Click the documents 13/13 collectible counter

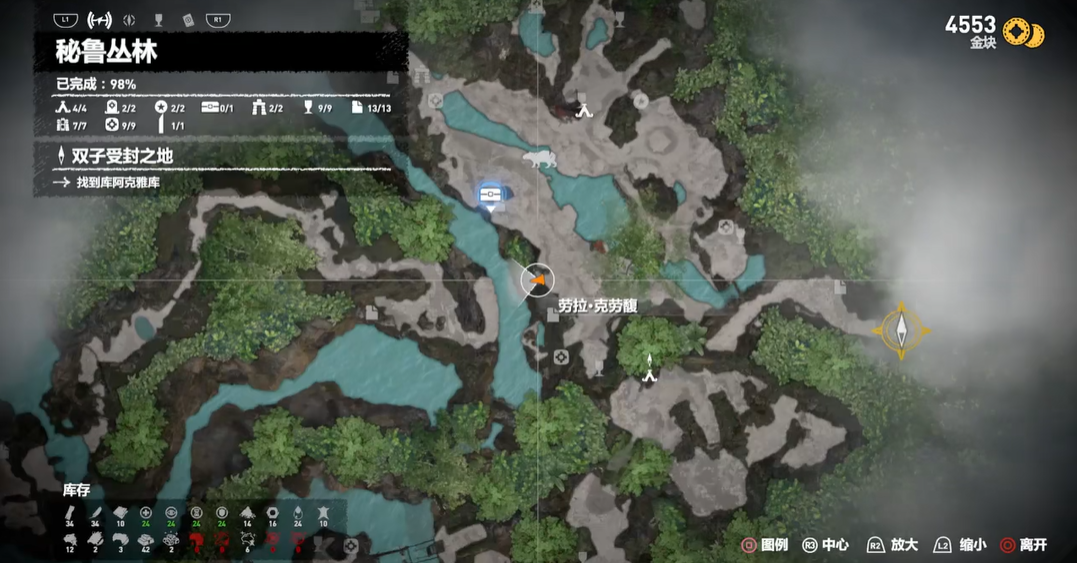pyautogui.click(x=371, y=108)
